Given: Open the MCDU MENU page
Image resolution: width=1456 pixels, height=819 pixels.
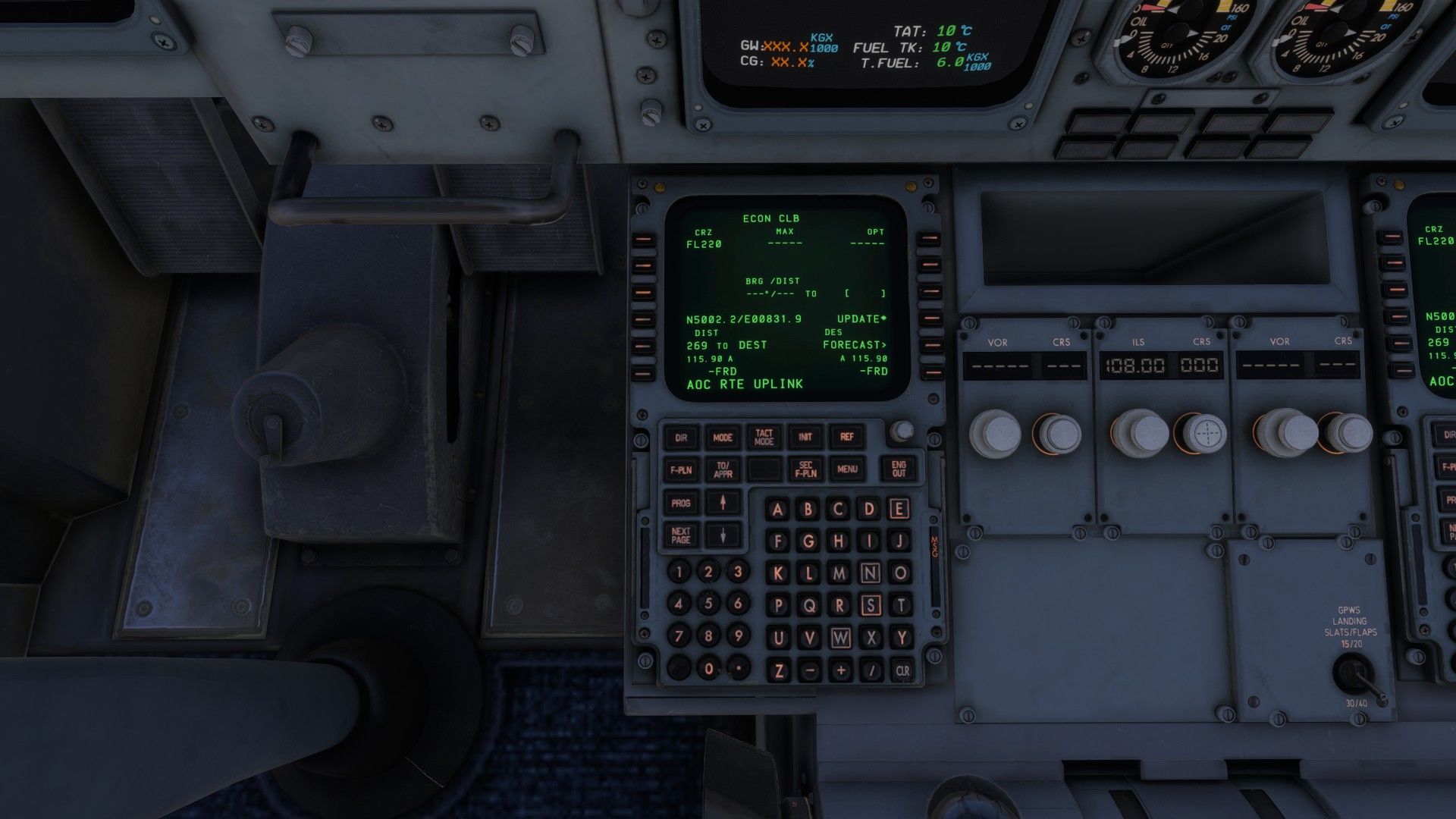Looking at the screenshot, I should [847, 469].
